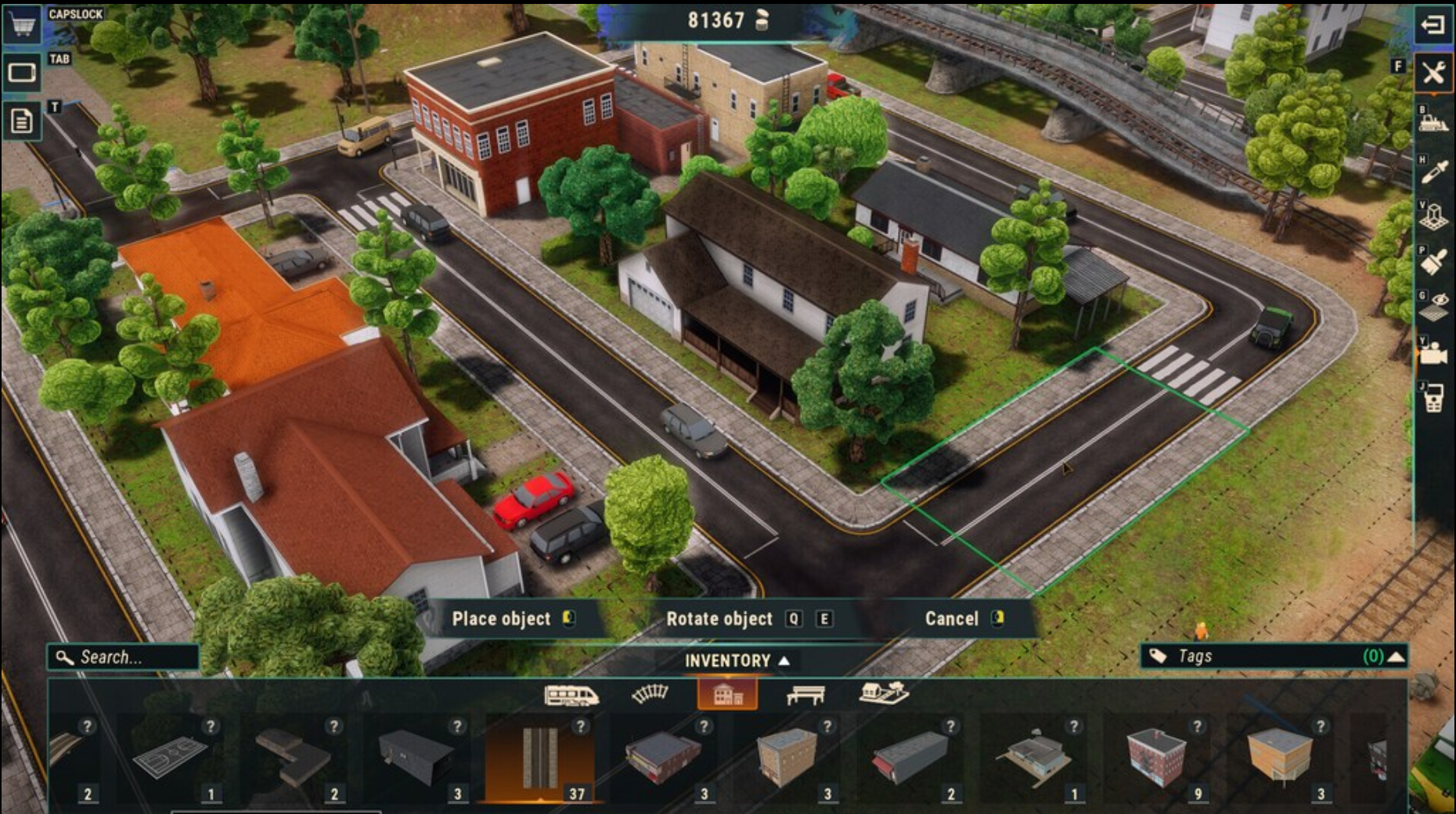Viewport: 1456px width, 814px height.
Task: Toggle the question mark on first inventory item
Action: [86, 726]
